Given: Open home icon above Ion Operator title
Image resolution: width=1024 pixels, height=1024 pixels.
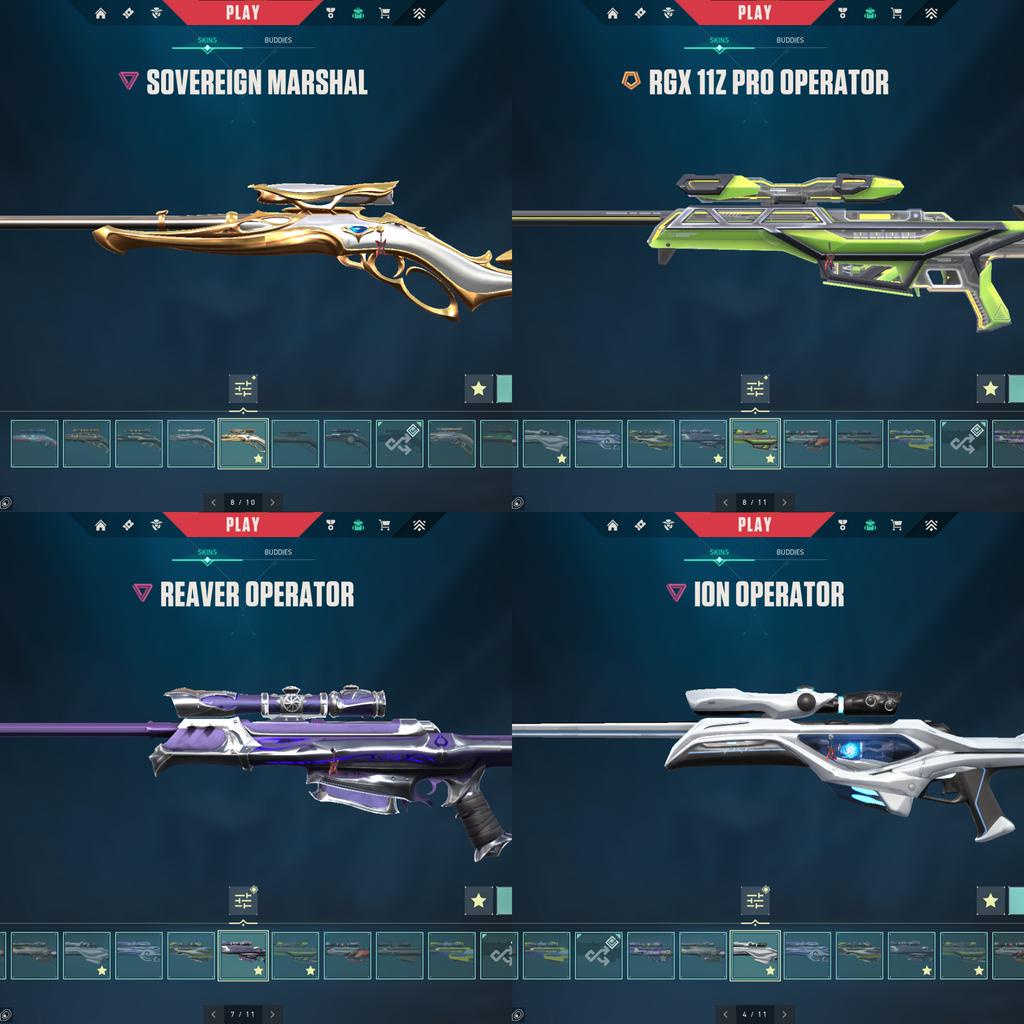Looking at the screenshot, I should coord(612,525).
